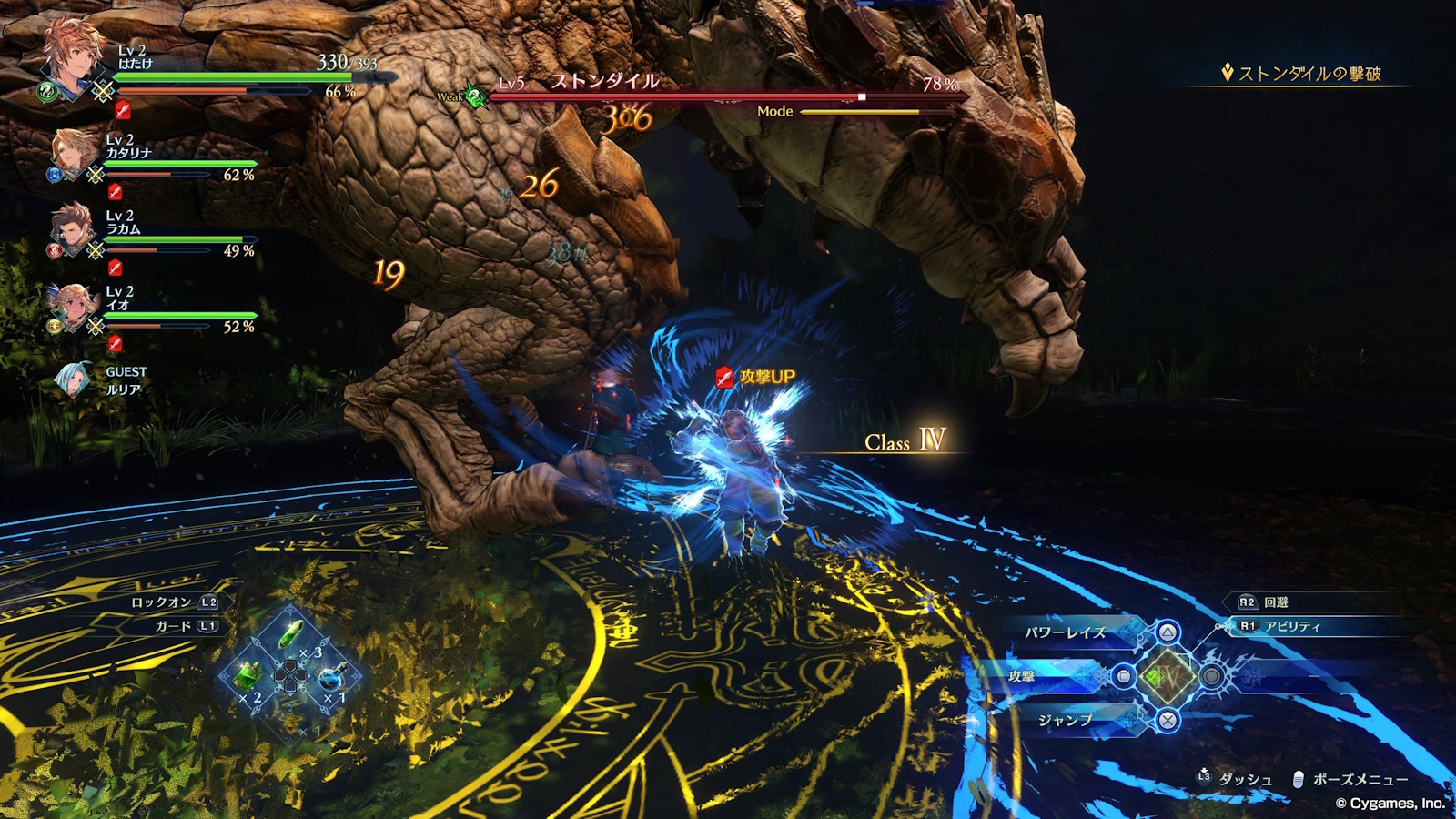Open the アビリティ ability panel
This screenshot has height=819, width=1456.
tap(1292, 626)
